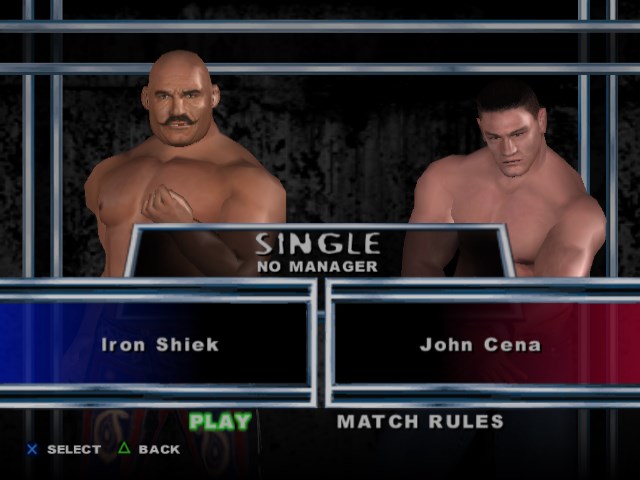
Task: Choose the John Cena wrestler panel
Action: (x=480, y=344)
